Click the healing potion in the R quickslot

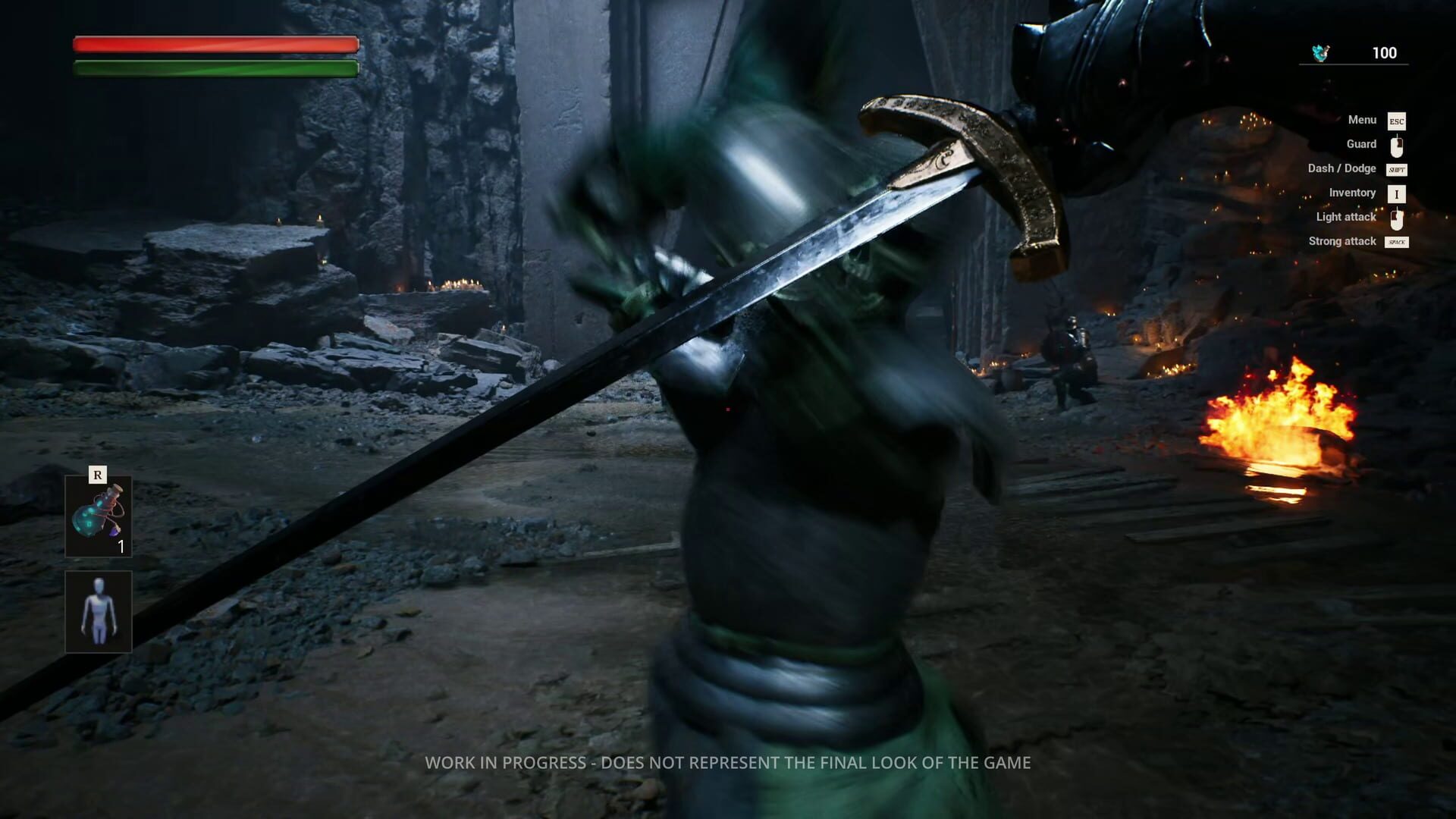[97, 516]
